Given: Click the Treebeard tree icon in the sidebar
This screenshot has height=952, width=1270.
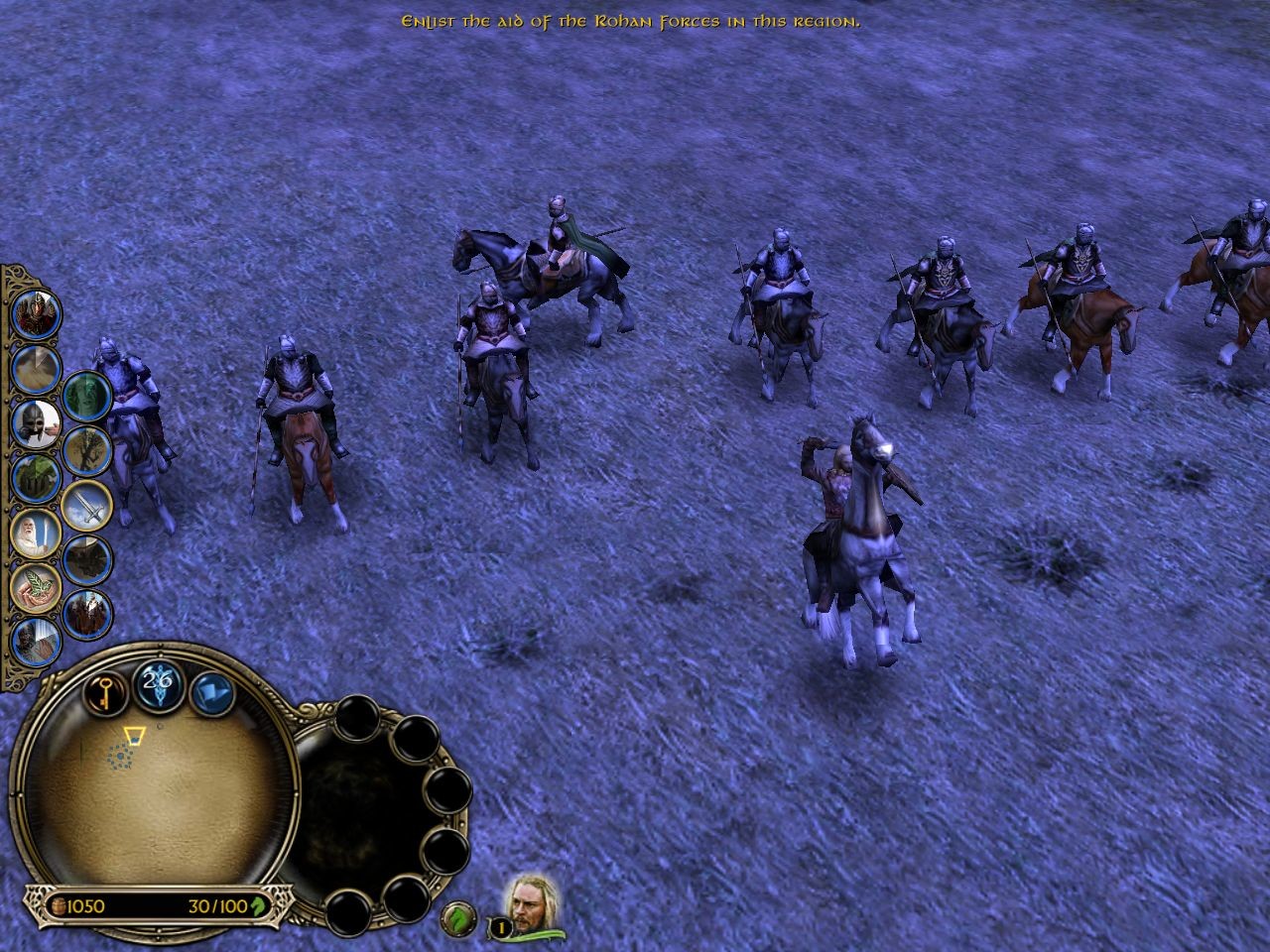Looking at the screenshot, I should [x=87, y=449].
